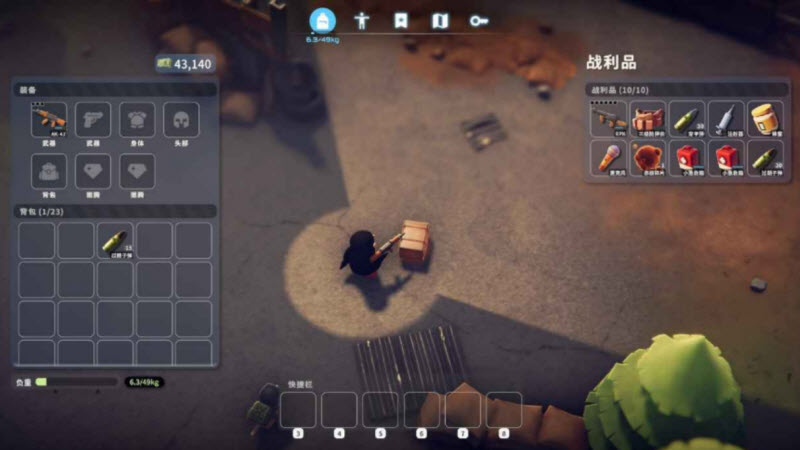The height and width of the screenshot is (450, 800).
Task: Switch to the map tab
Action: [440, 20]
